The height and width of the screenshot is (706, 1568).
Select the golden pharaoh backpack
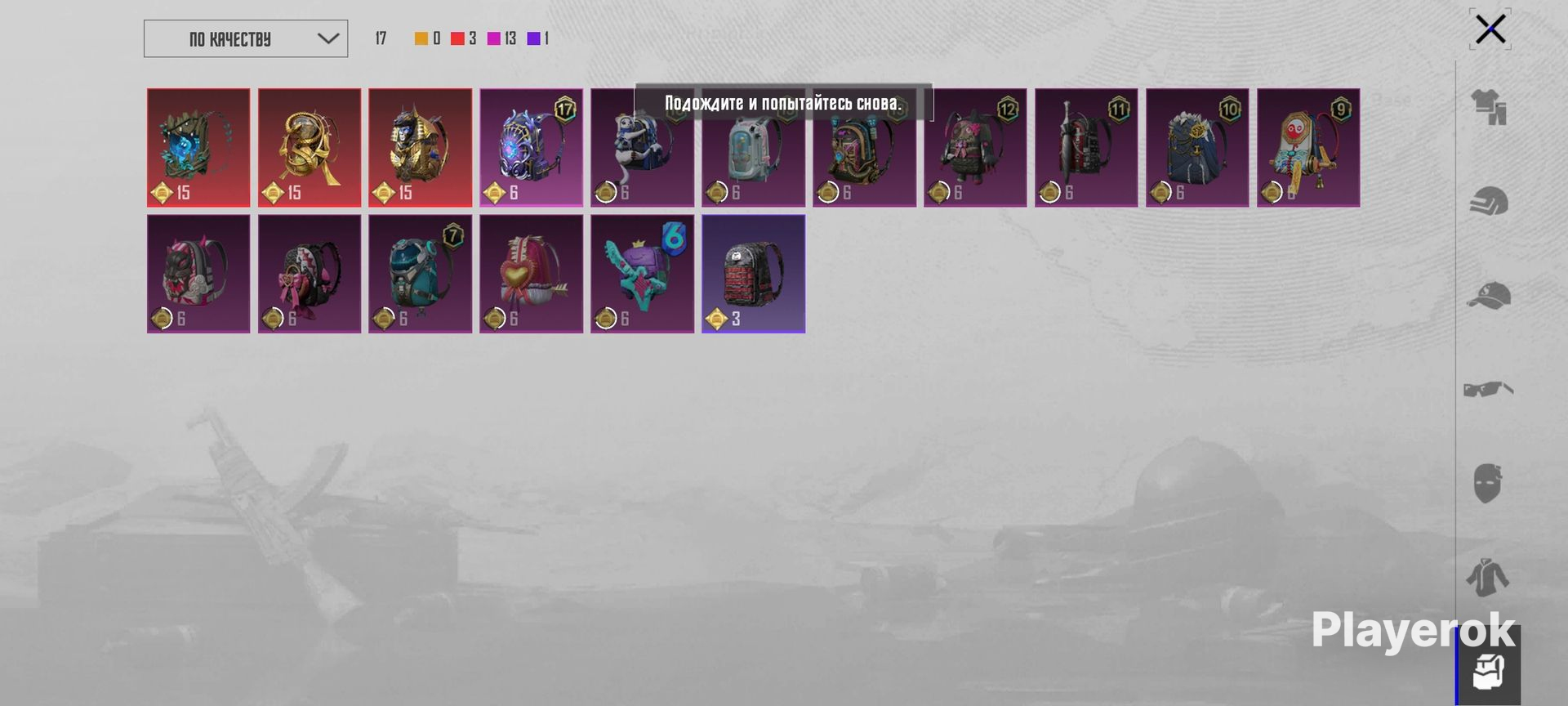click(x=421, y=147)
